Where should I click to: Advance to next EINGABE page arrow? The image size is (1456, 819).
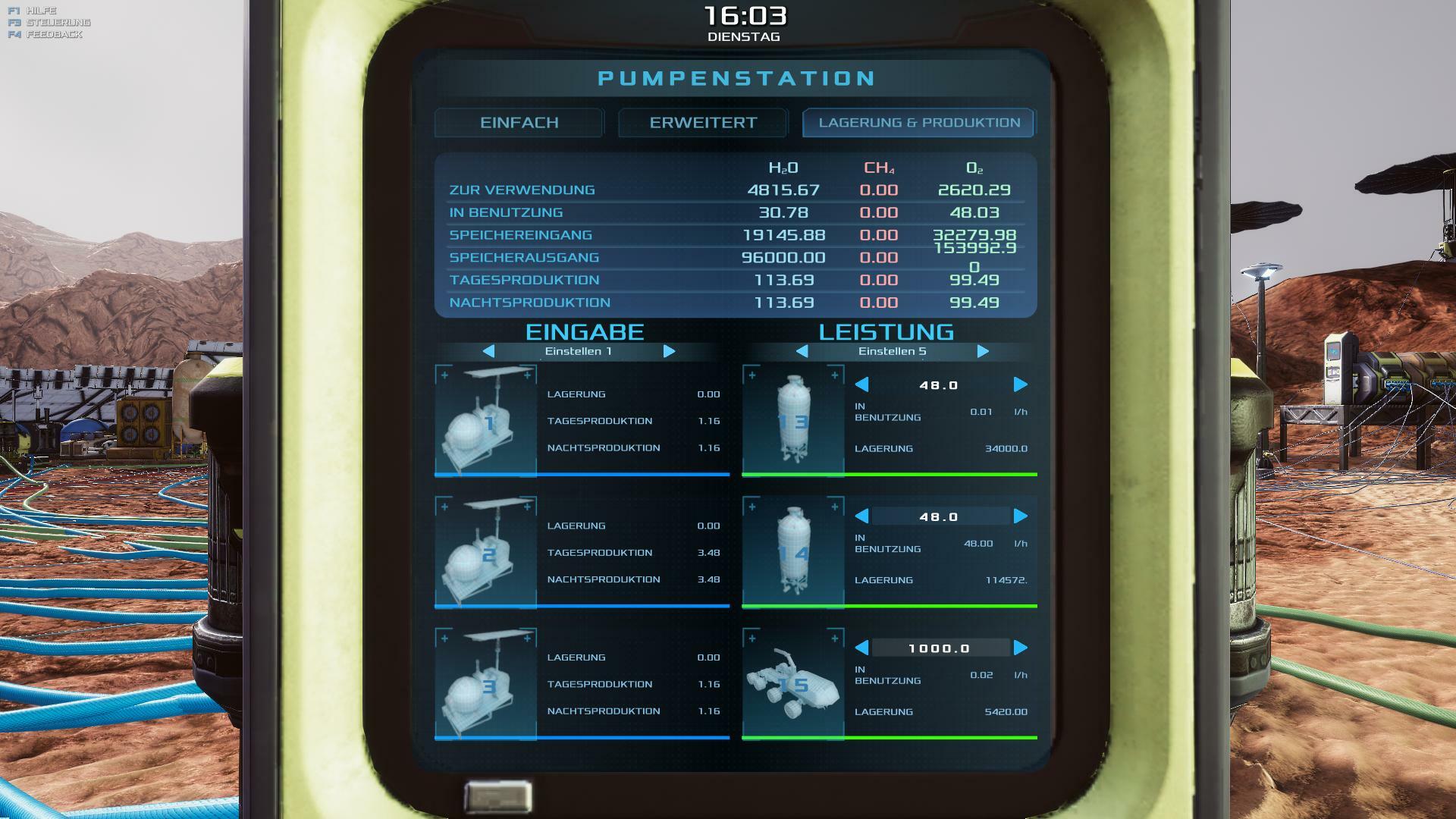[x=669, y=351]
